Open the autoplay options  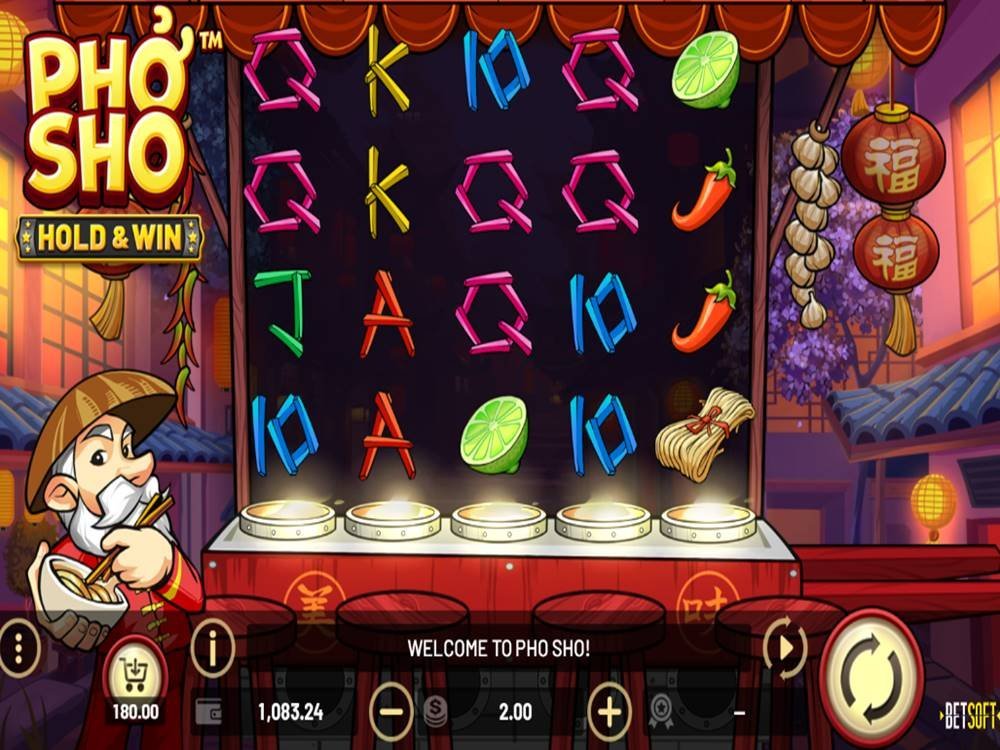(x=785, y=649)
